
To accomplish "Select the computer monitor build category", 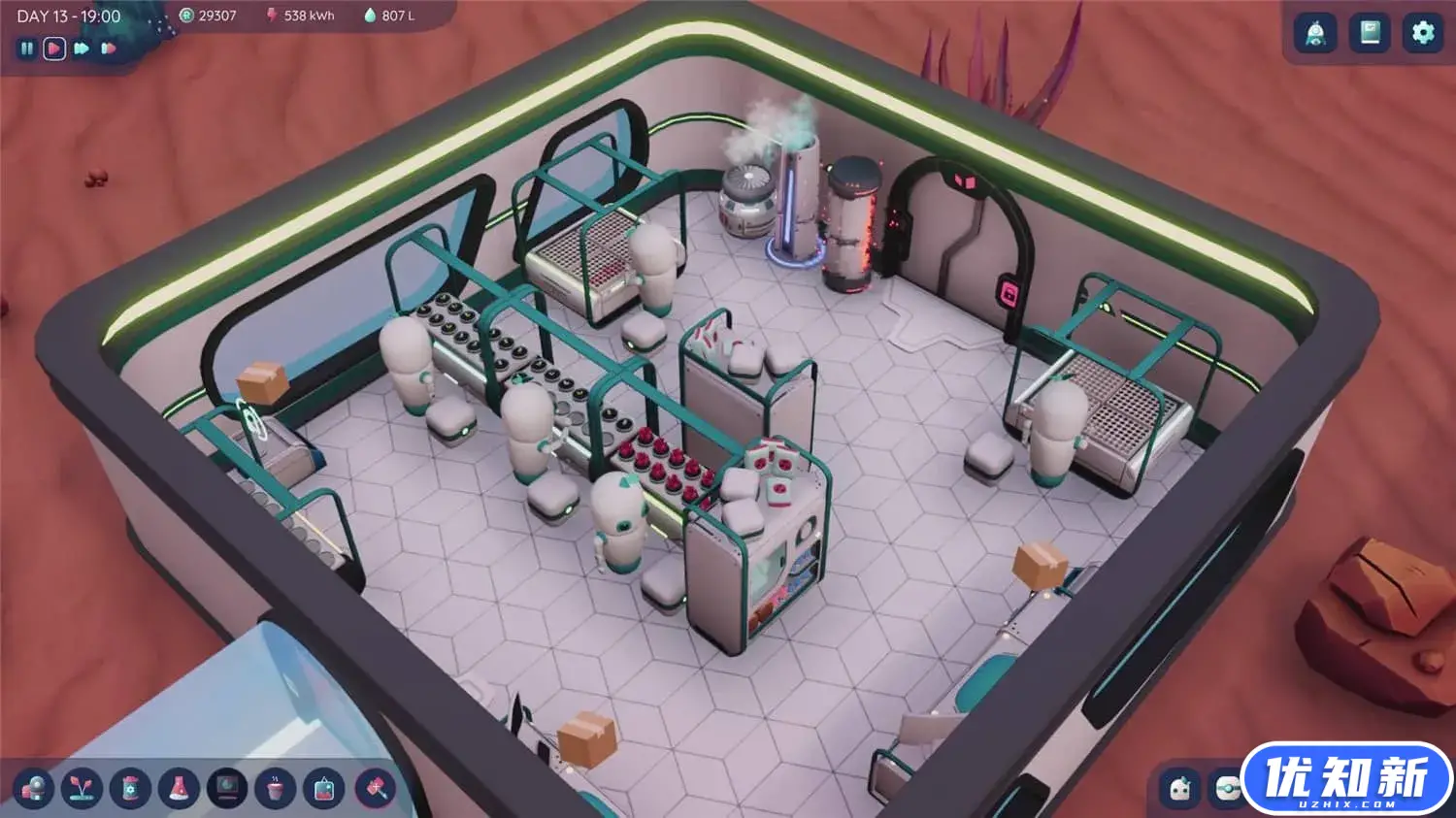I will tap(227, 788).
